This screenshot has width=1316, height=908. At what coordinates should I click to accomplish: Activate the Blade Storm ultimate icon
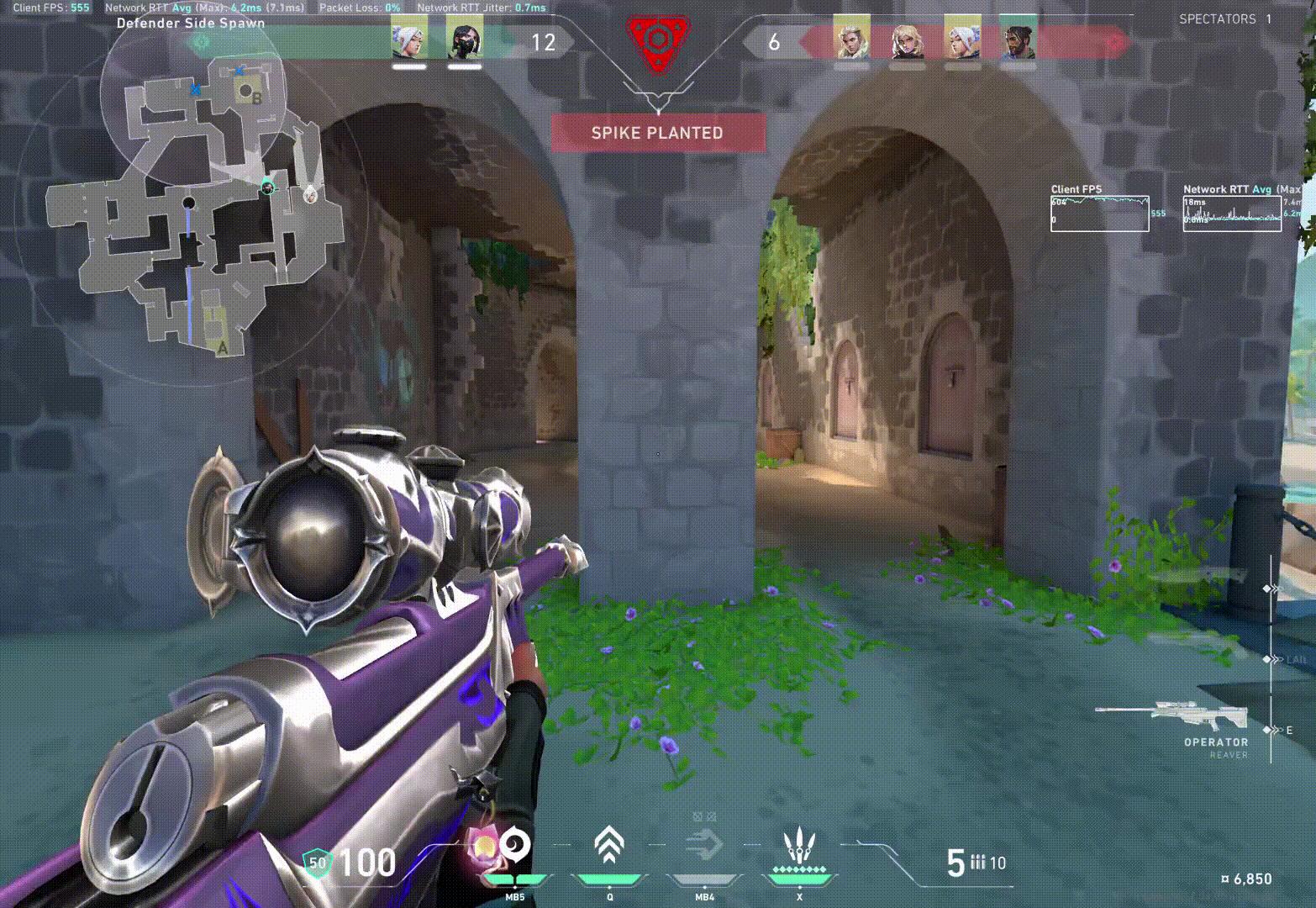click(798, 846)
